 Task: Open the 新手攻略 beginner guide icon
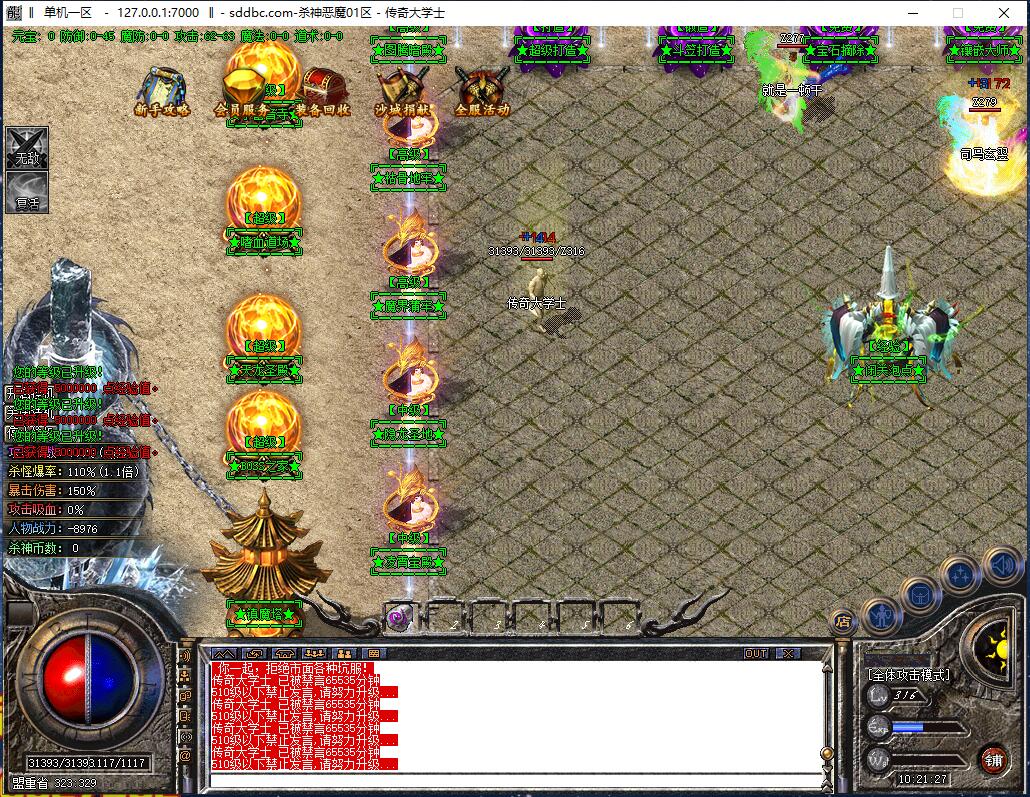(162, 90)
